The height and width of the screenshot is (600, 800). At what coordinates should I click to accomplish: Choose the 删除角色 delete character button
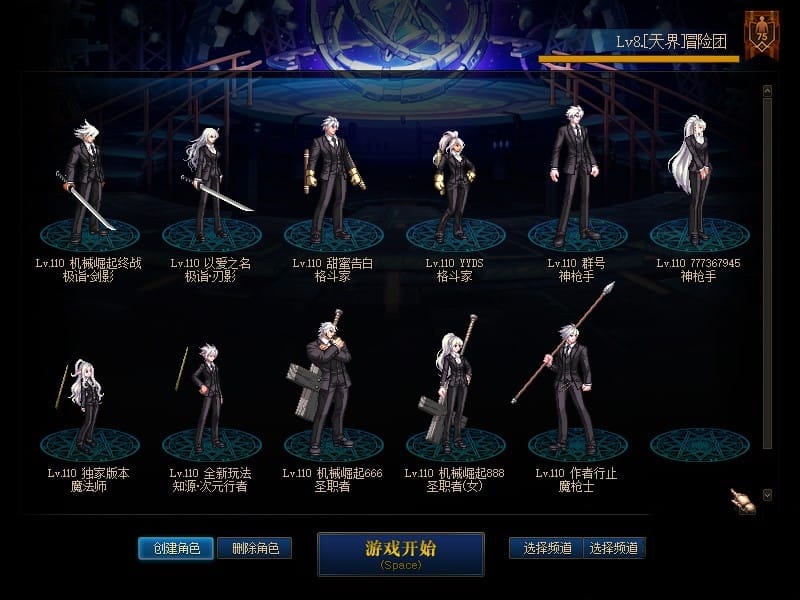tap(254, 548)
